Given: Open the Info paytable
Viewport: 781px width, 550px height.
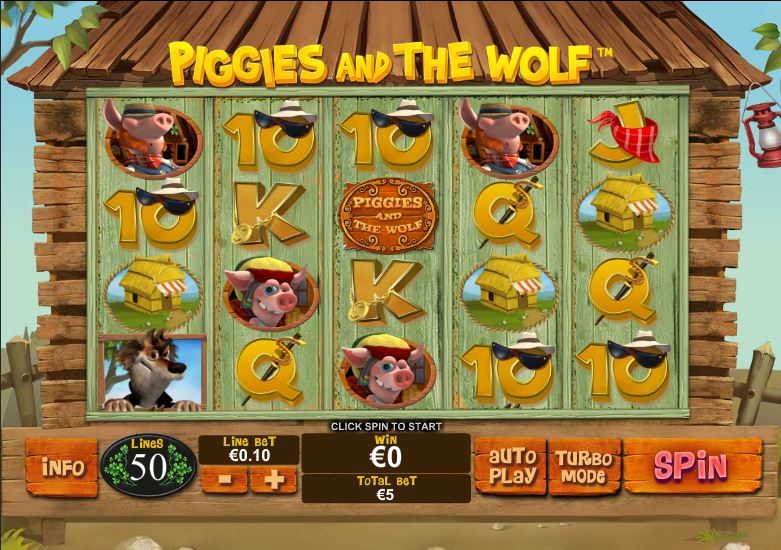Looking at the screenshot, I should point(61,467).
